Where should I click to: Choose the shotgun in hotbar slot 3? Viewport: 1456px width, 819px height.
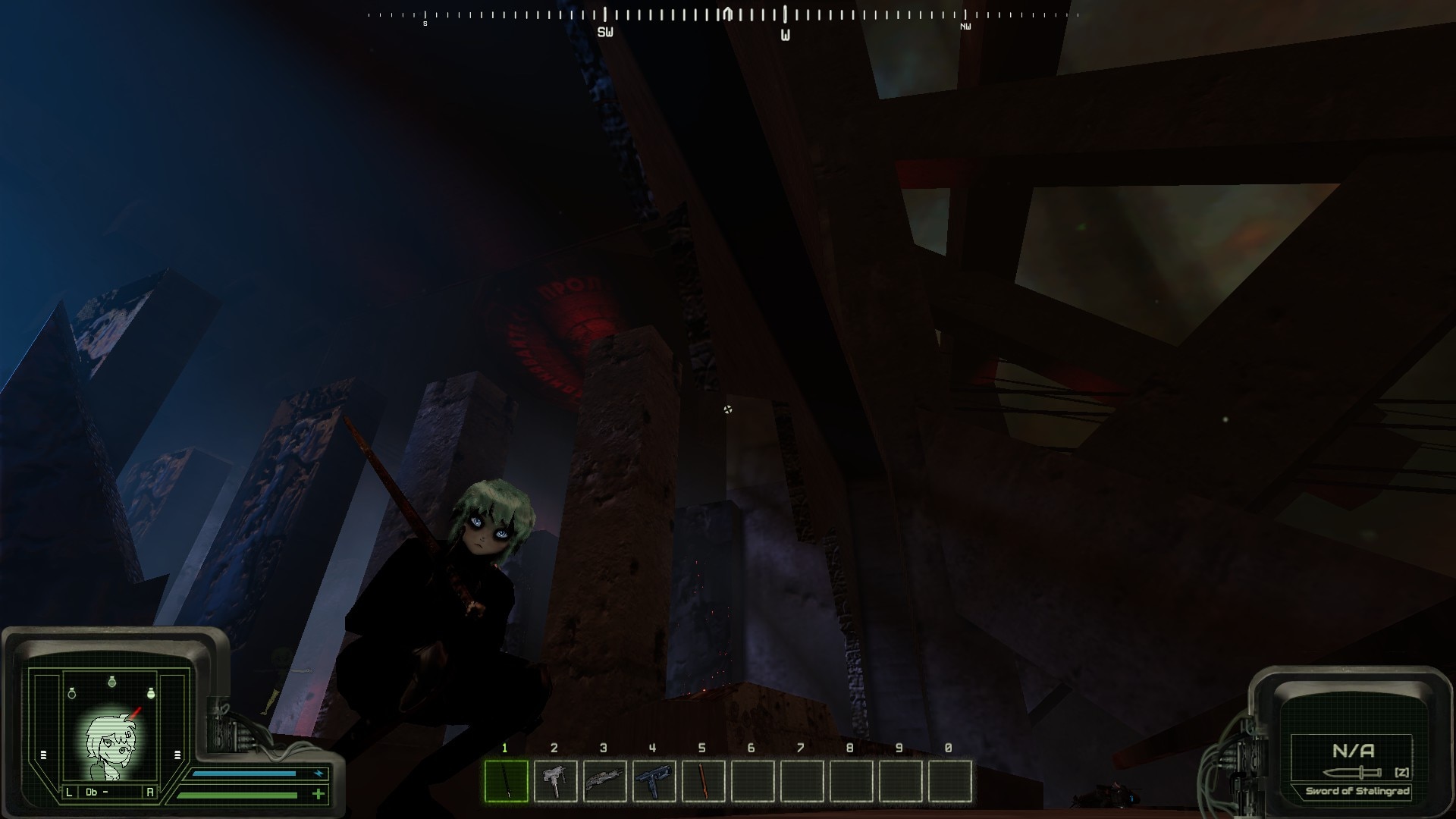(x=604, y=780)
